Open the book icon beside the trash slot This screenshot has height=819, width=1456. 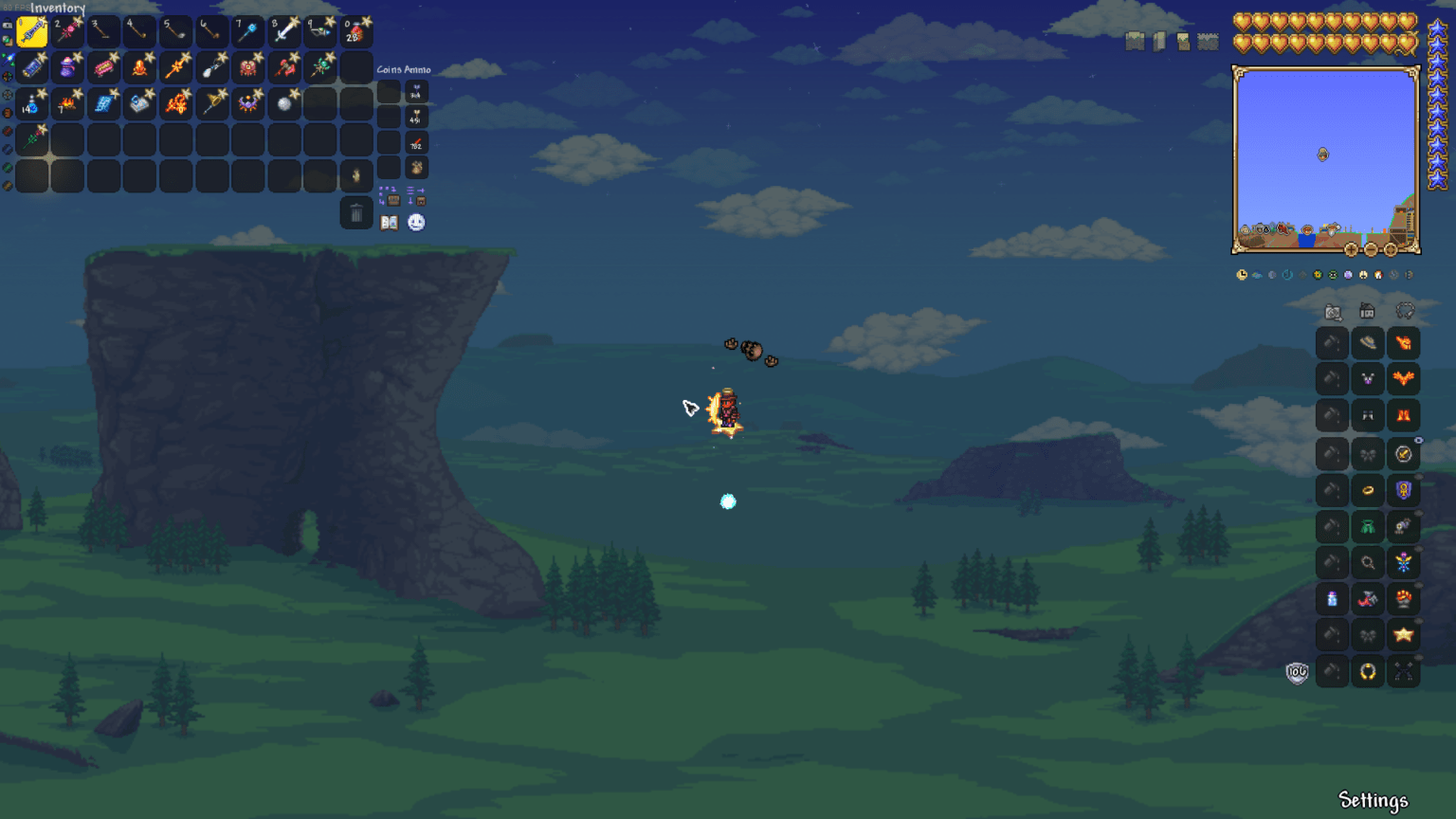[x=389, y=222]
